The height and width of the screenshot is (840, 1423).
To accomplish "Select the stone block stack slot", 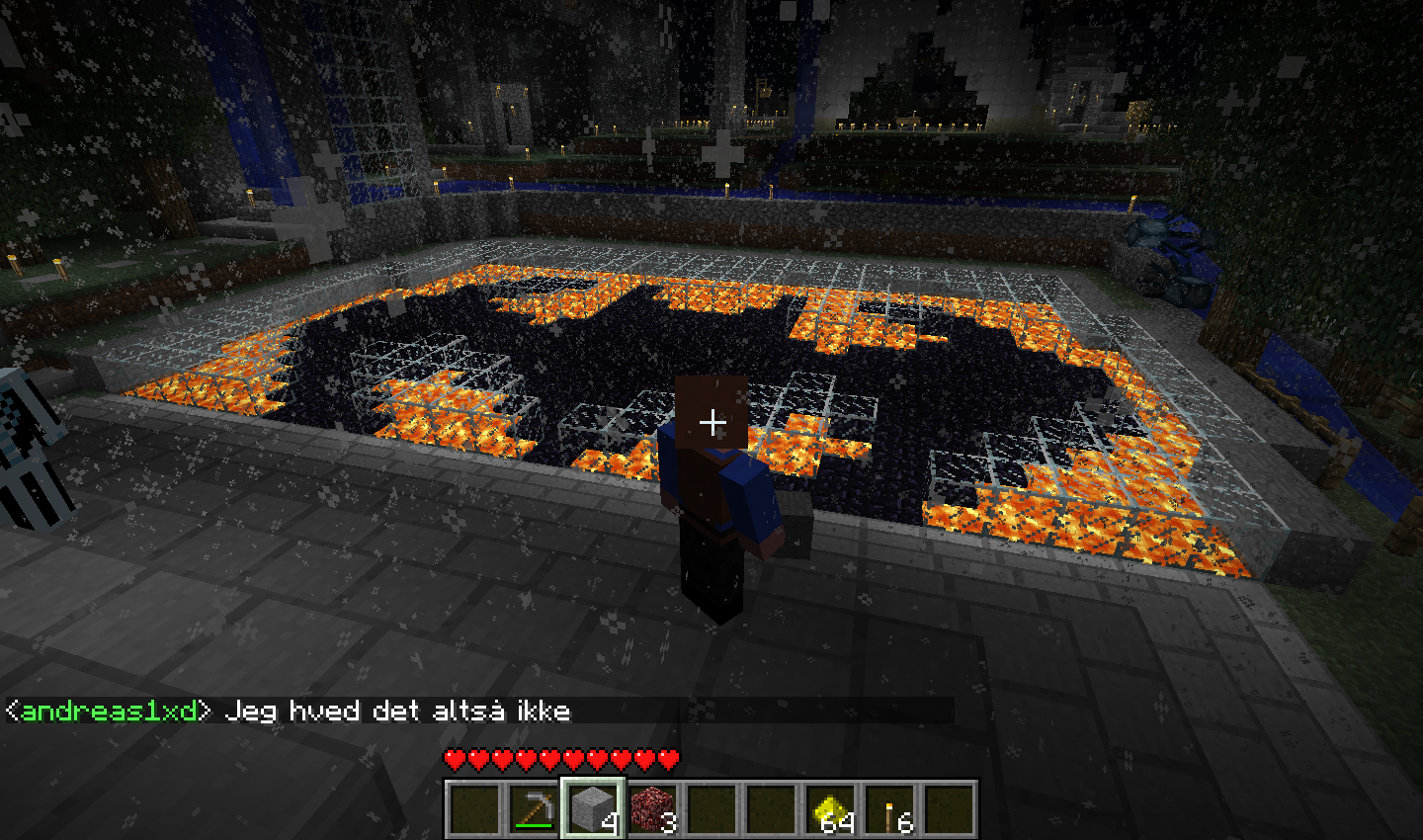I will tap(593, 808).
